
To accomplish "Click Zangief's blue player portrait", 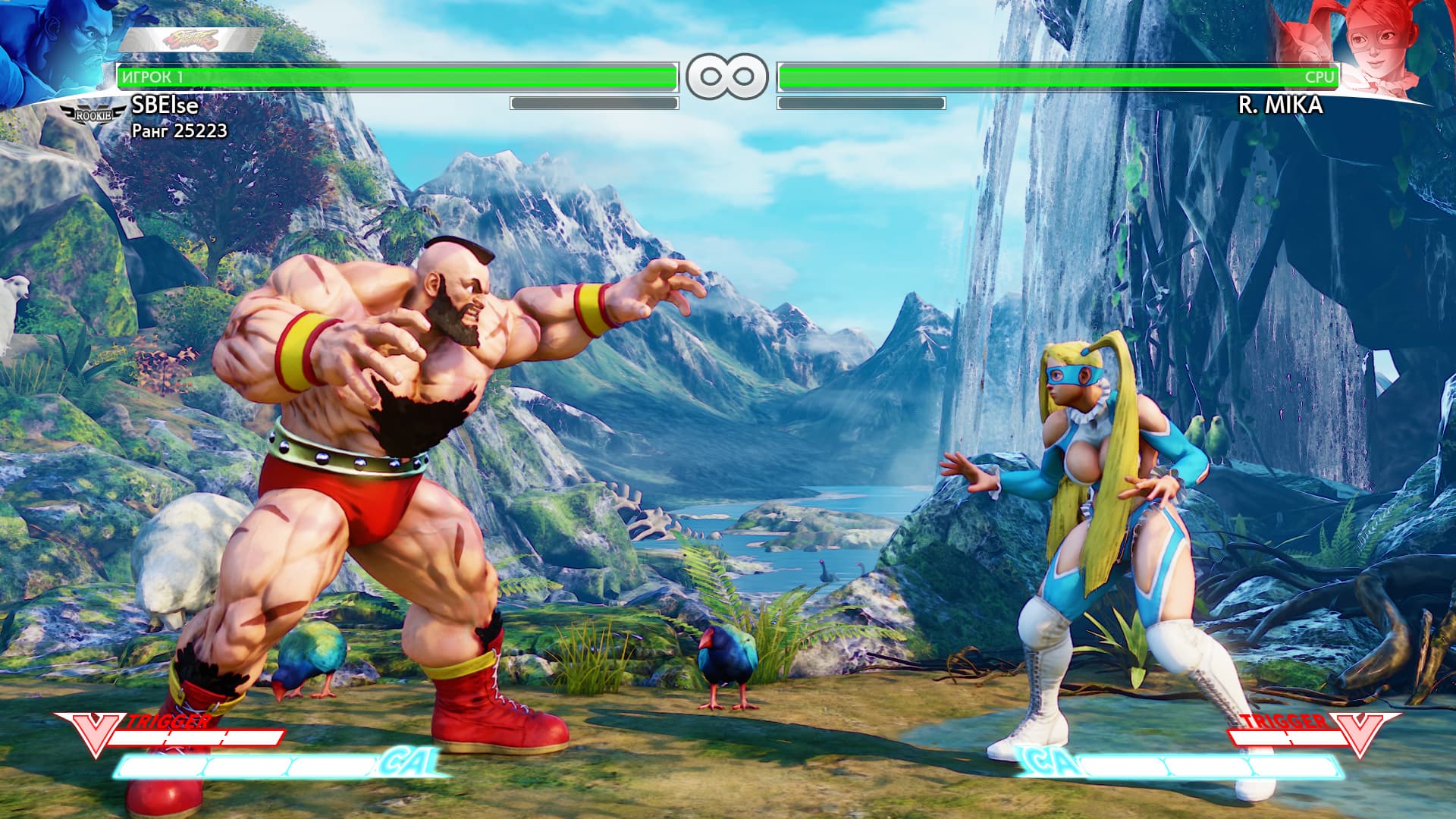I will [x=57, y=49].
